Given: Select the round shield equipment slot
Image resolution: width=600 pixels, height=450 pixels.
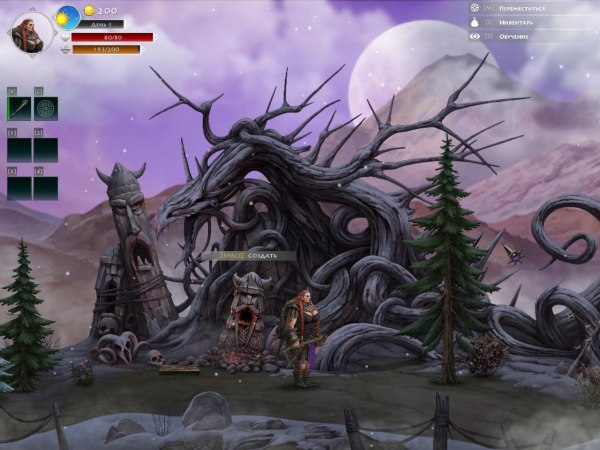Looking at the screenshot, I should [46, 108].
